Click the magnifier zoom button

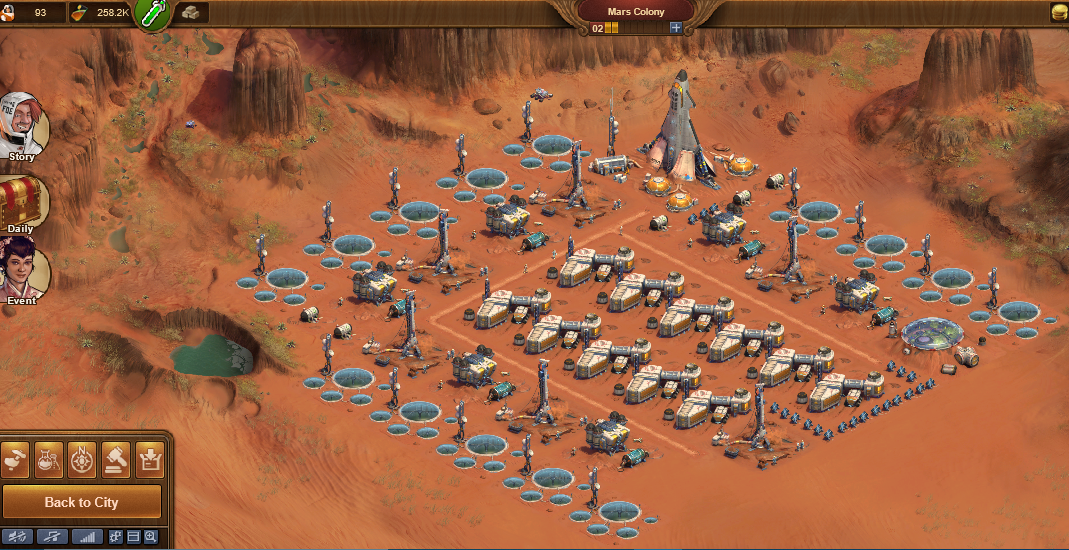pos(150,537)
